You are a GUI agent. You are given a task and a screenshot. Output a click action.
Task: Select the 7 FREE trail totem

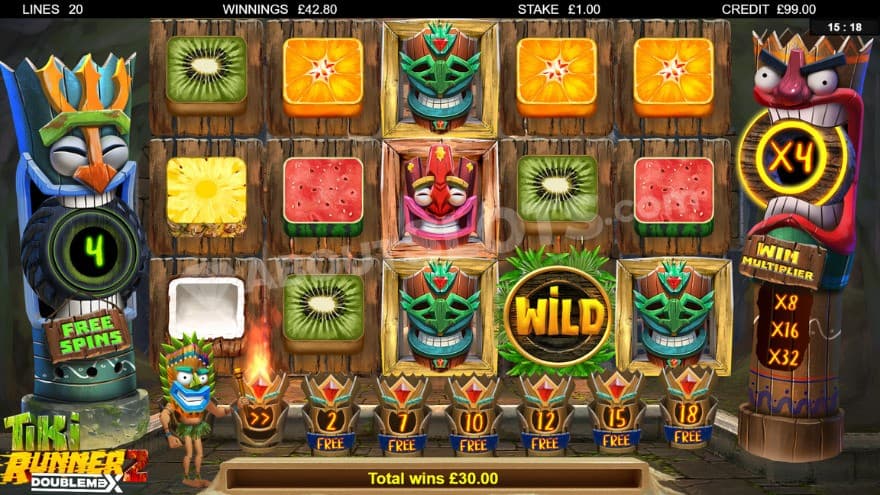click(x=401, y=412)
